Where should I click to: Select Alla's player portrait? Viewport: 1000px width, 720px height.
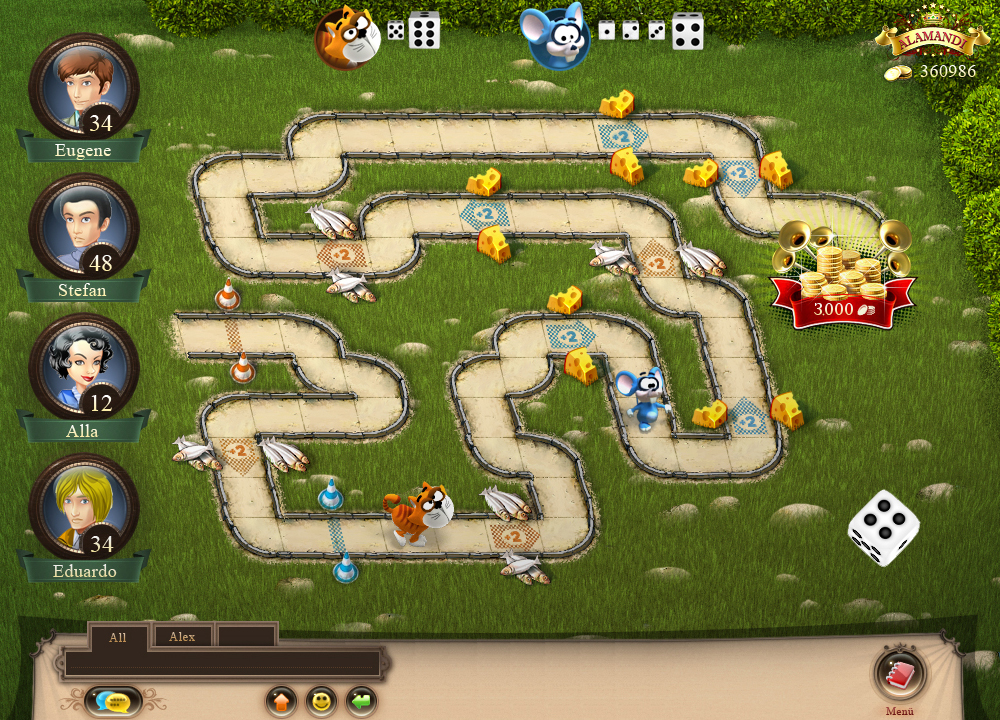tap(83, 368)
